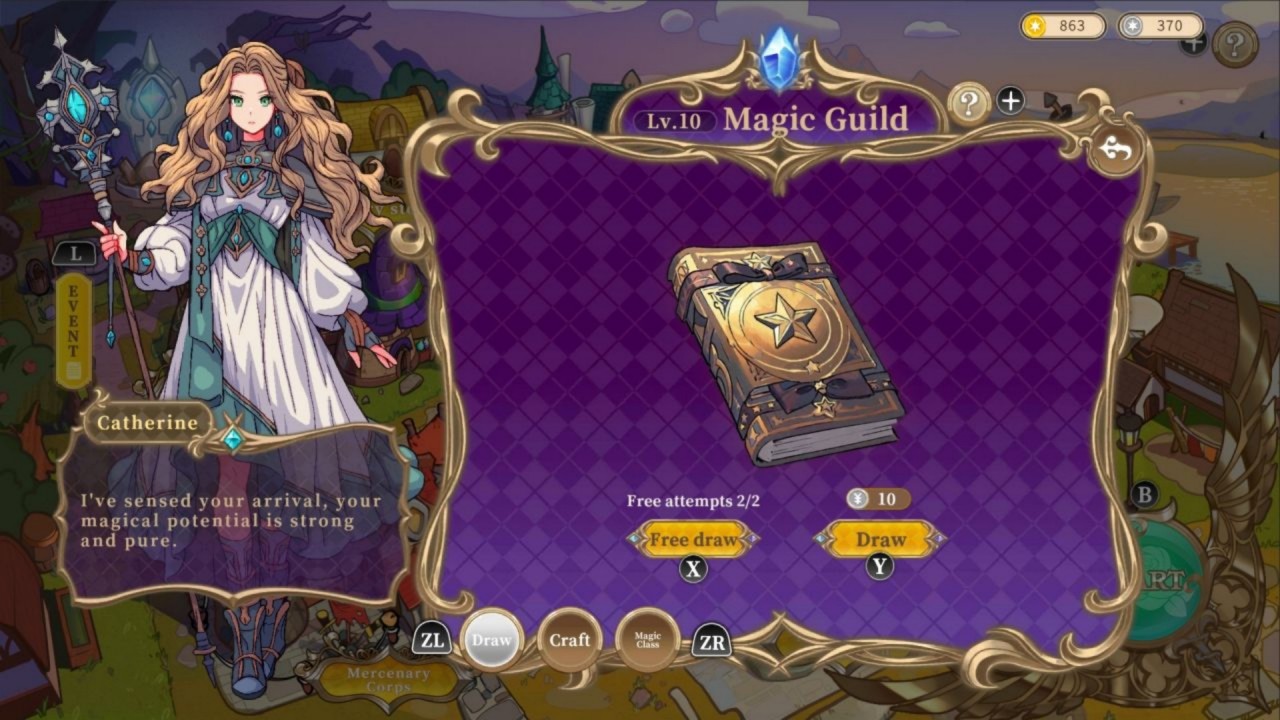Click the gold coin currency icon
The image size is (1280, 720).
click(x=1033, y=27)
